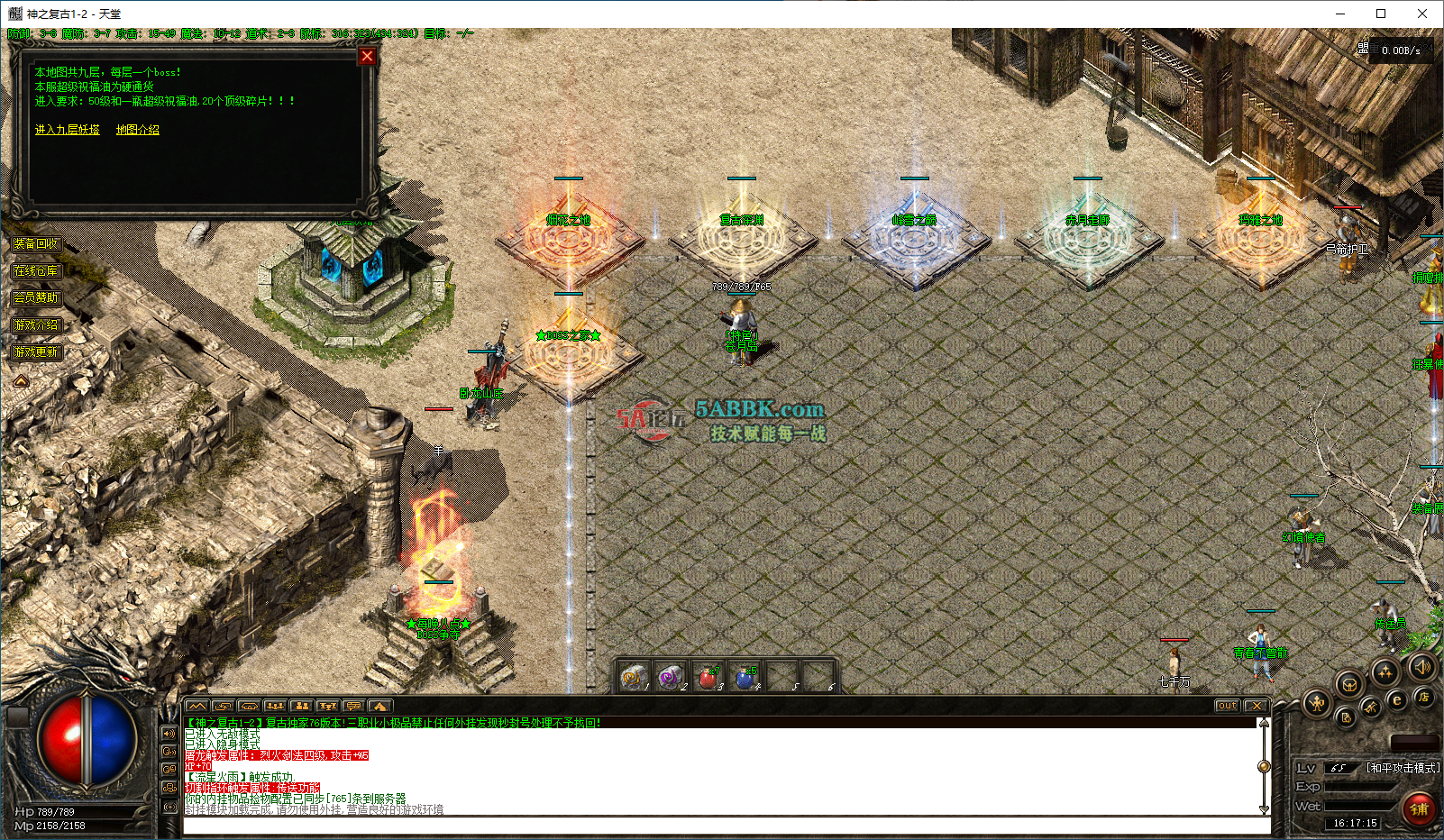Choose the 进入九层妖塔 dialogue link

[x=68, y=130]
